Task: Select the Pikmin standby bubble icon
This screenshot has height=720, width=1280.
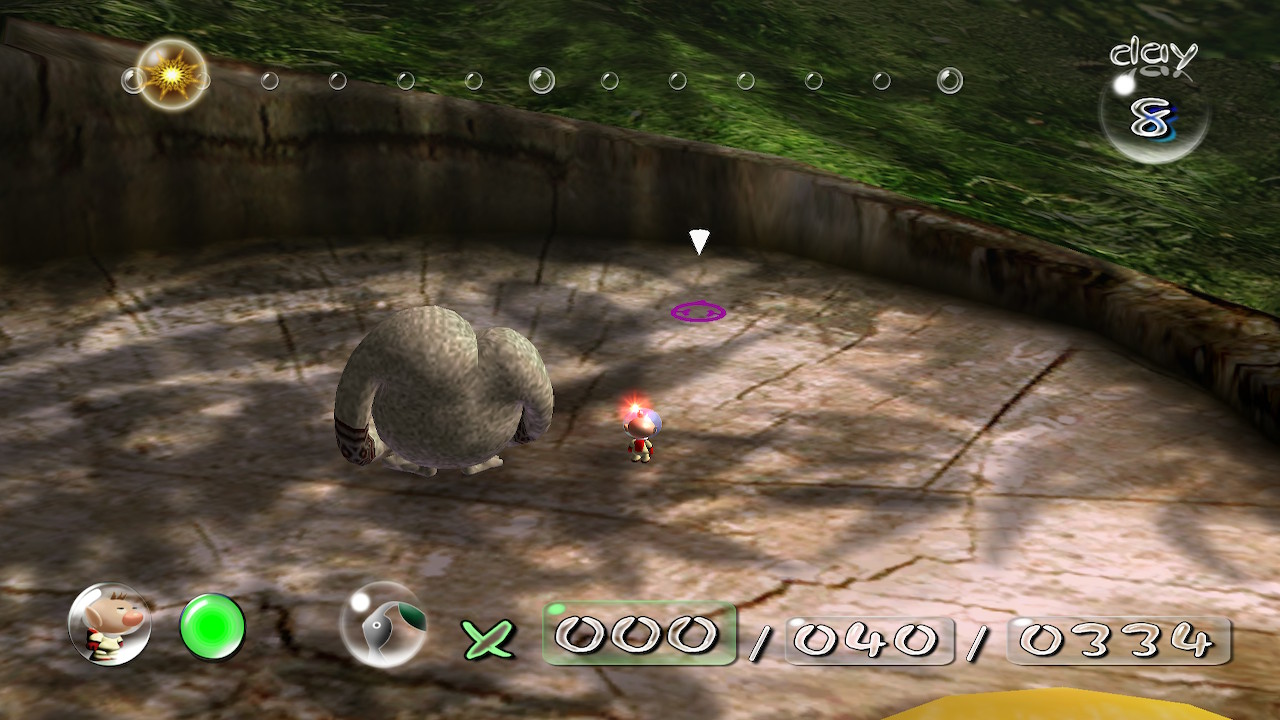Action: click(x=384, y=625)
